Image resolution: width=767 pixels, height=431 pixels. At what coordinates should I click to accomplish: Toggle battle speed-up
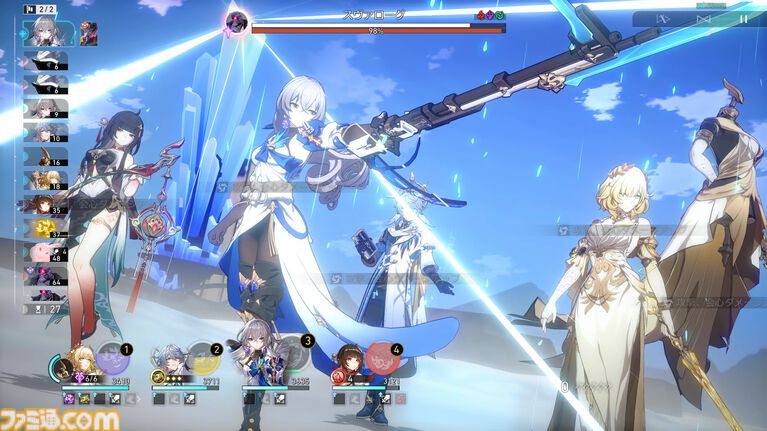click(x=703, y=18)
